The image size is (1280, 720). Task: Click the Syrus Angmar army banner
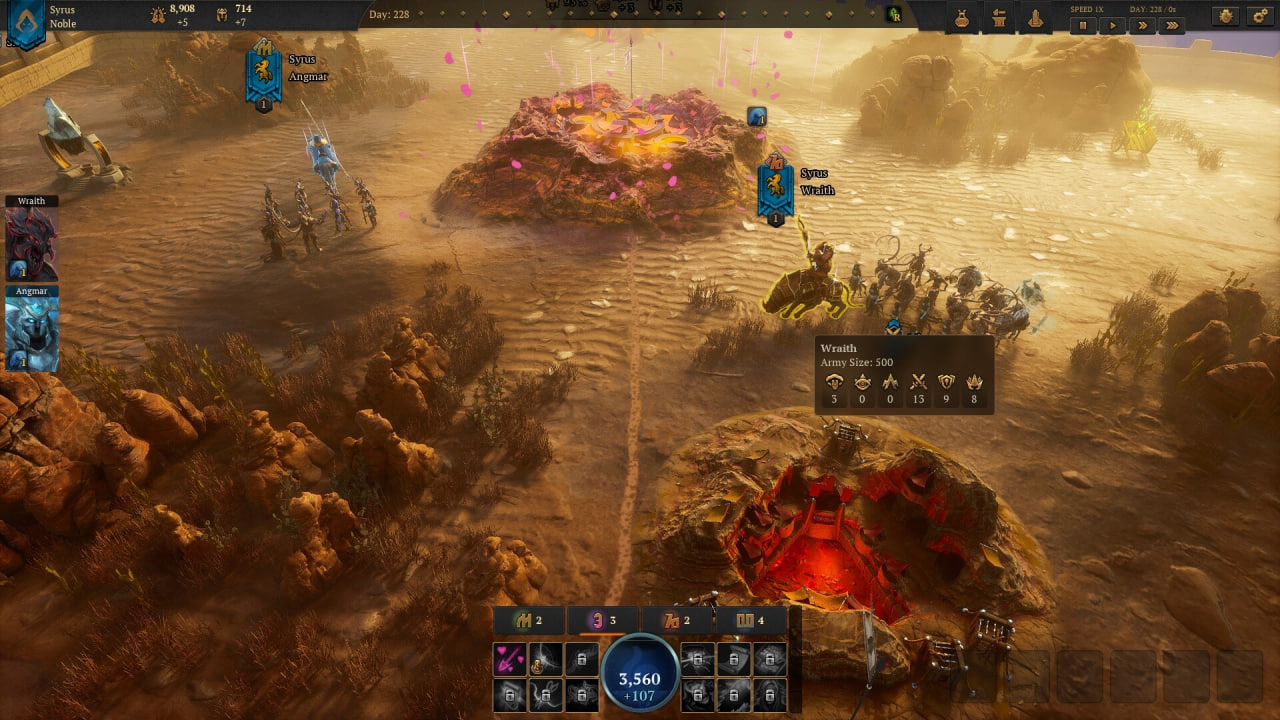(x=263, y=77)
